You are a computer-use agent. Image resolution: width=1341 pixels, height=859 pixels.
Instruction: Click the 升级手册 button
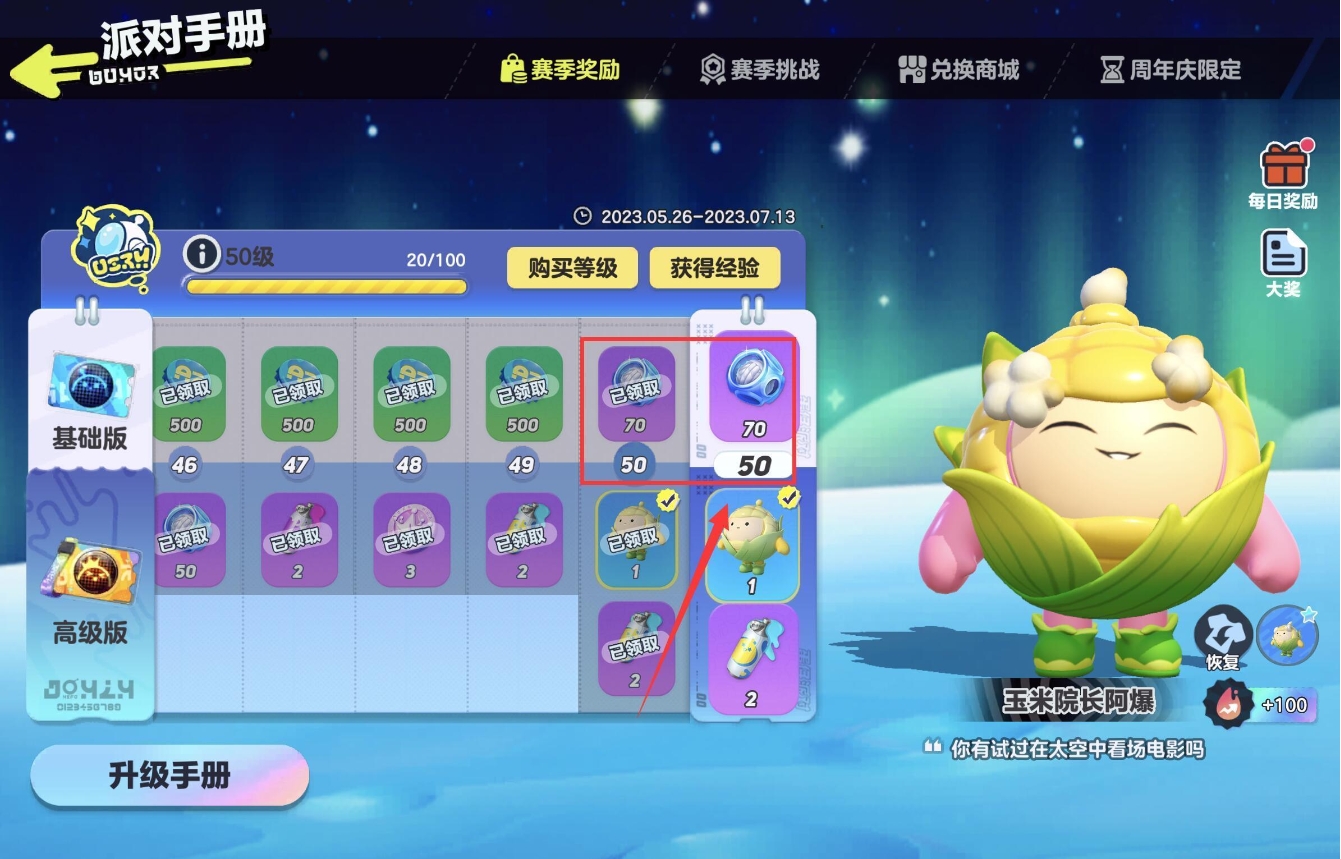[168, 776]
